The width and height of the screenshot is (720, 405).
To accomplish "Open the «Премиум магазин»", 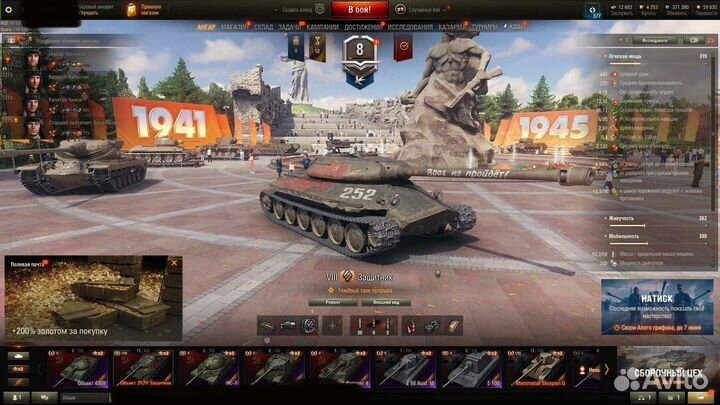I will click(144, 8).
